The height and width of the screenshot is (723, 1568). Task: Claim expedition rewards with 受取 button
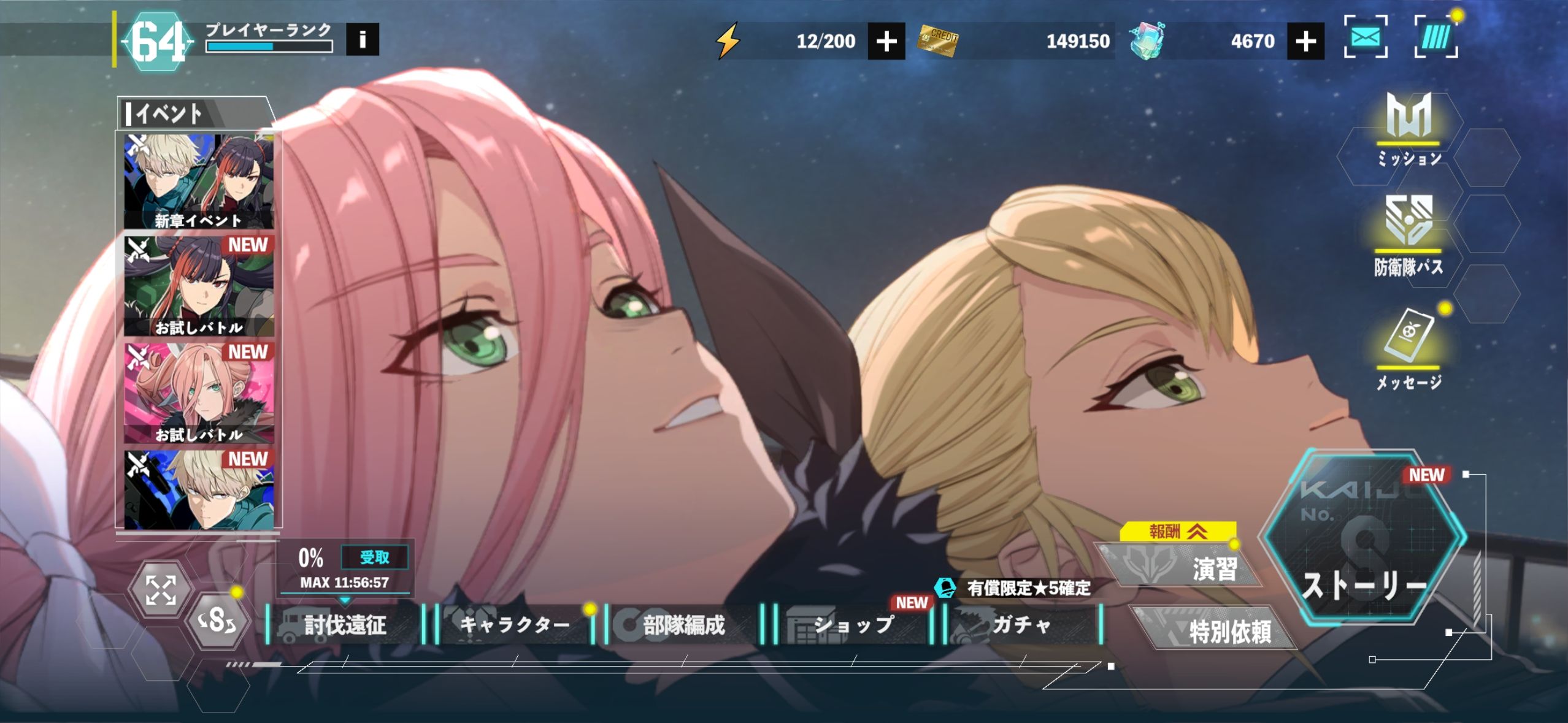[374, 557]
